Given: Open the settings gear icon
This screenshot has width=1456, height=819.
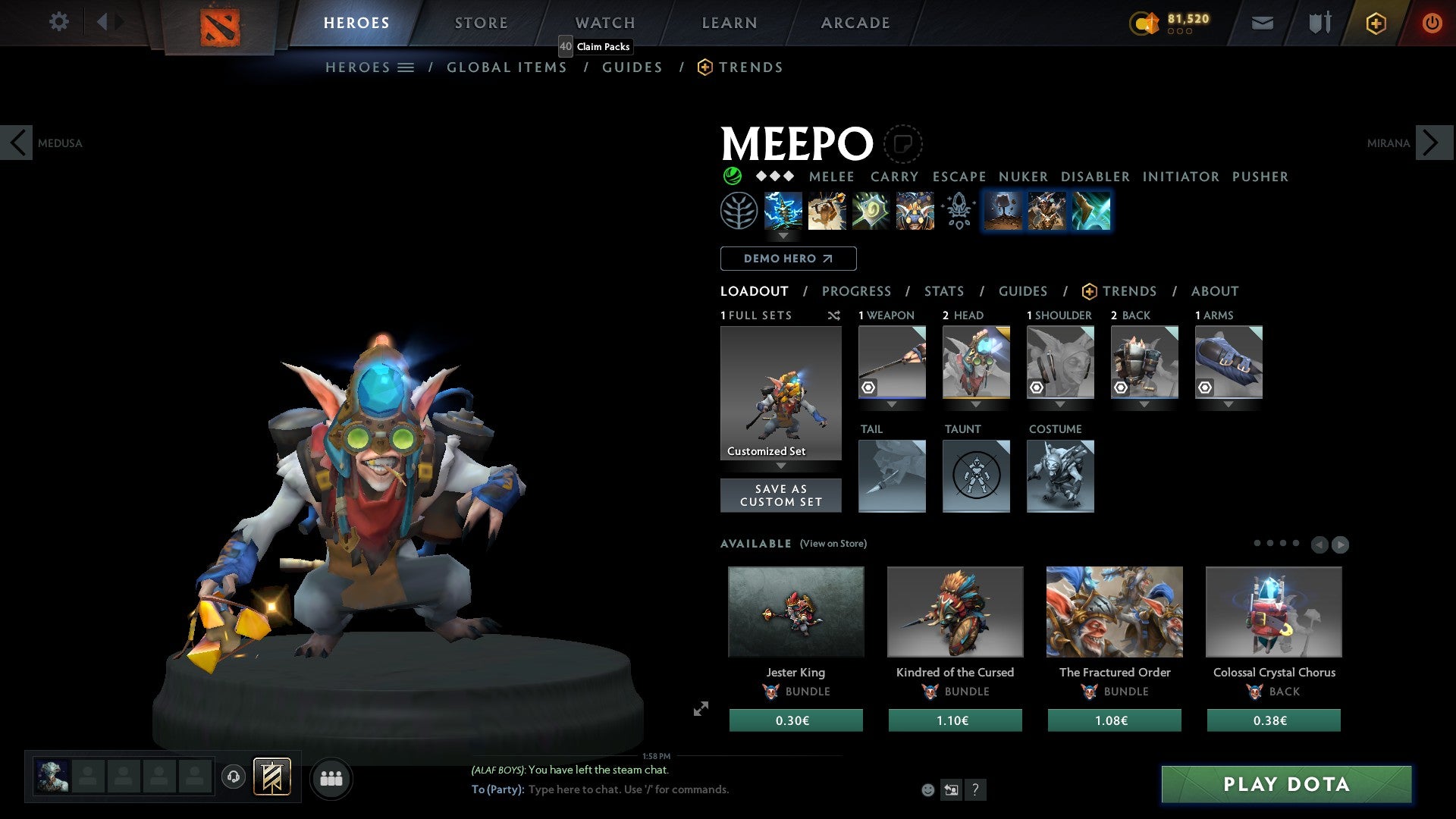Looking at the screenshot, I should (59, 22).
